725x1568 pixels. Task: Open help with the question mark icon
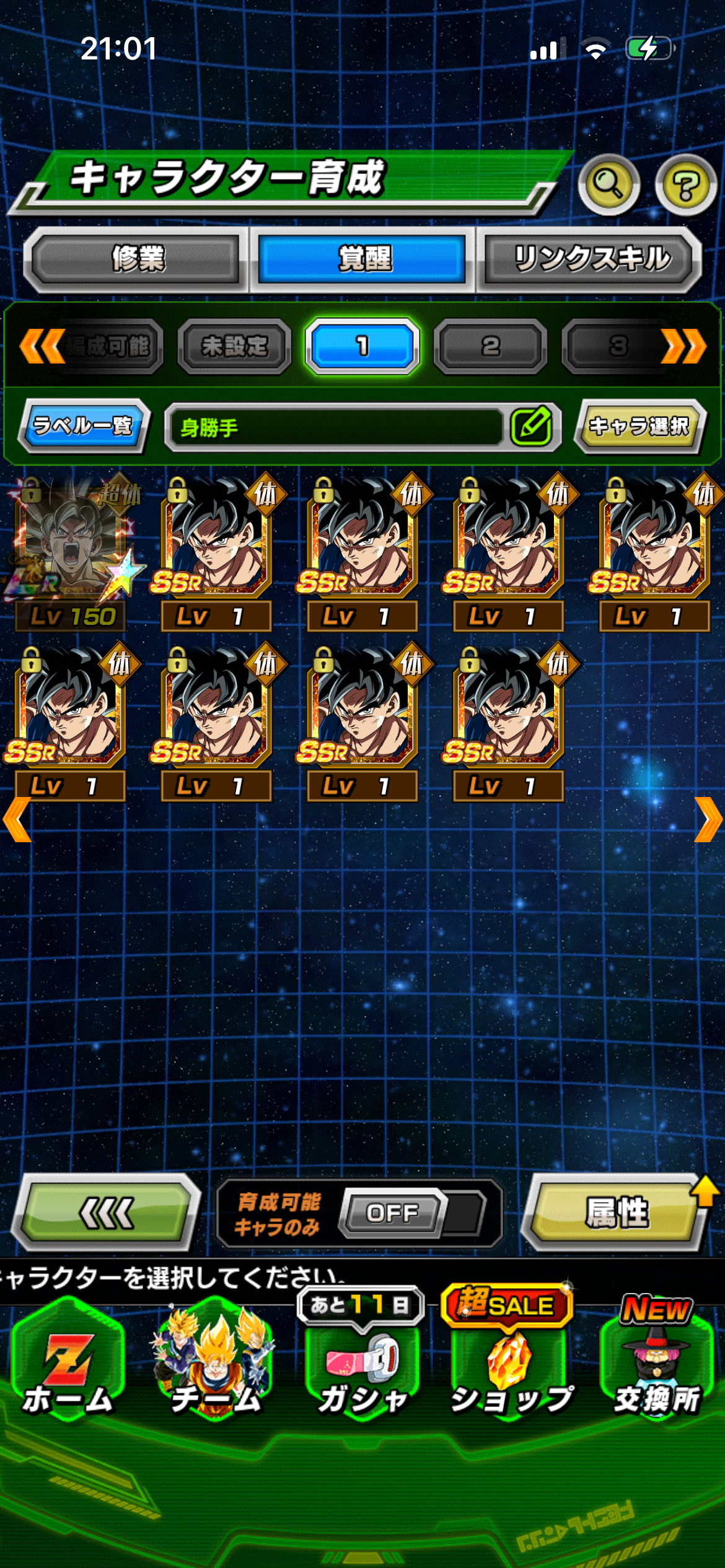[685, 185]
